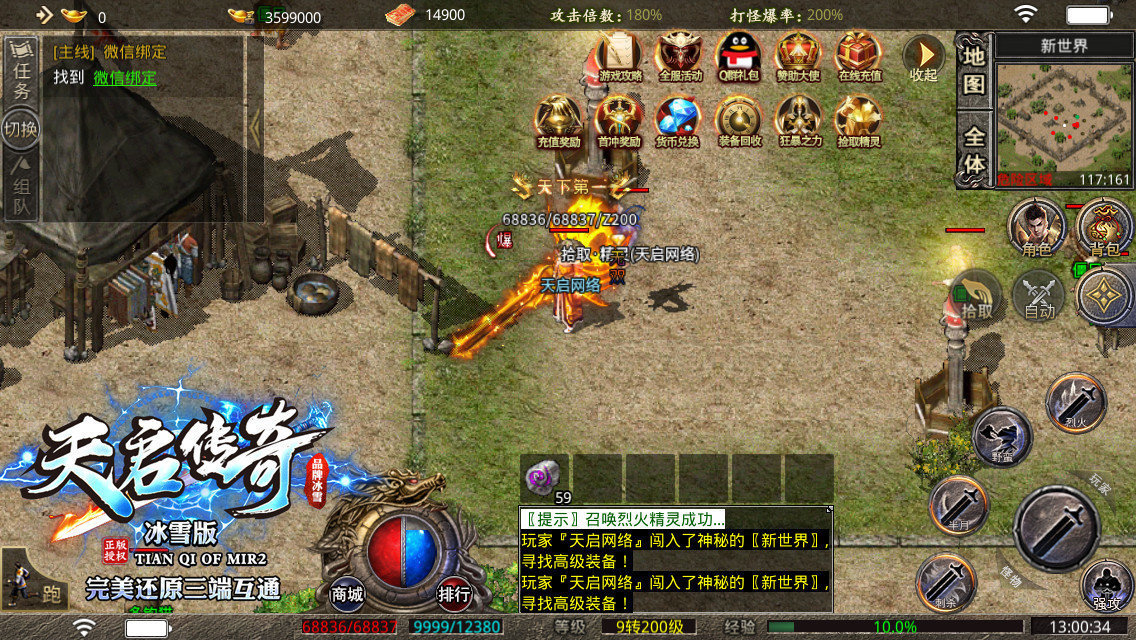
Task: Follow the 微信绑定 quest link
Action: (125, 78)
